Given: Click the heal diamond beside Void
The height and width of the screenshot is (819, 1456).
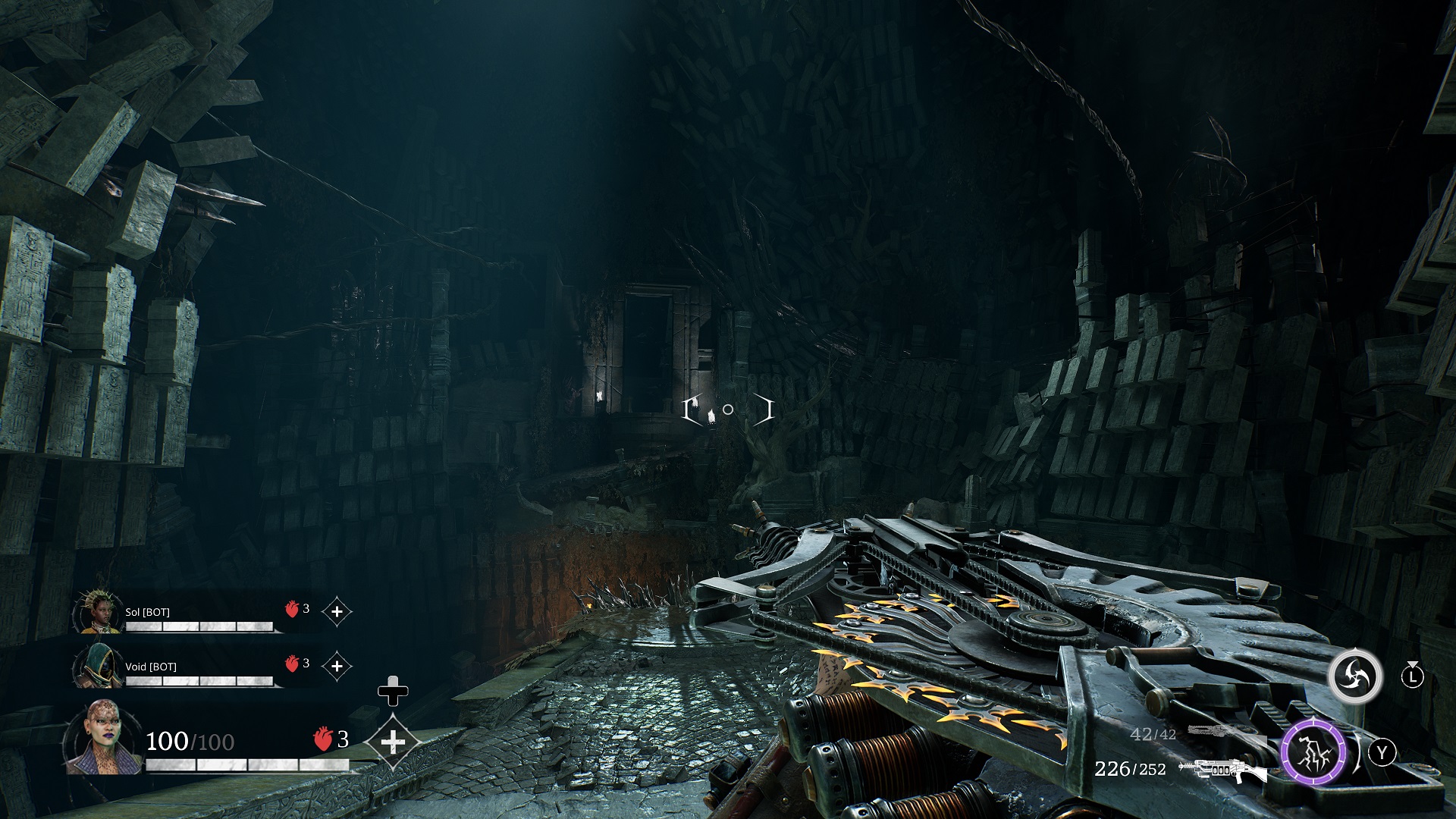Looking at the screenshot, I should [337, 666].
